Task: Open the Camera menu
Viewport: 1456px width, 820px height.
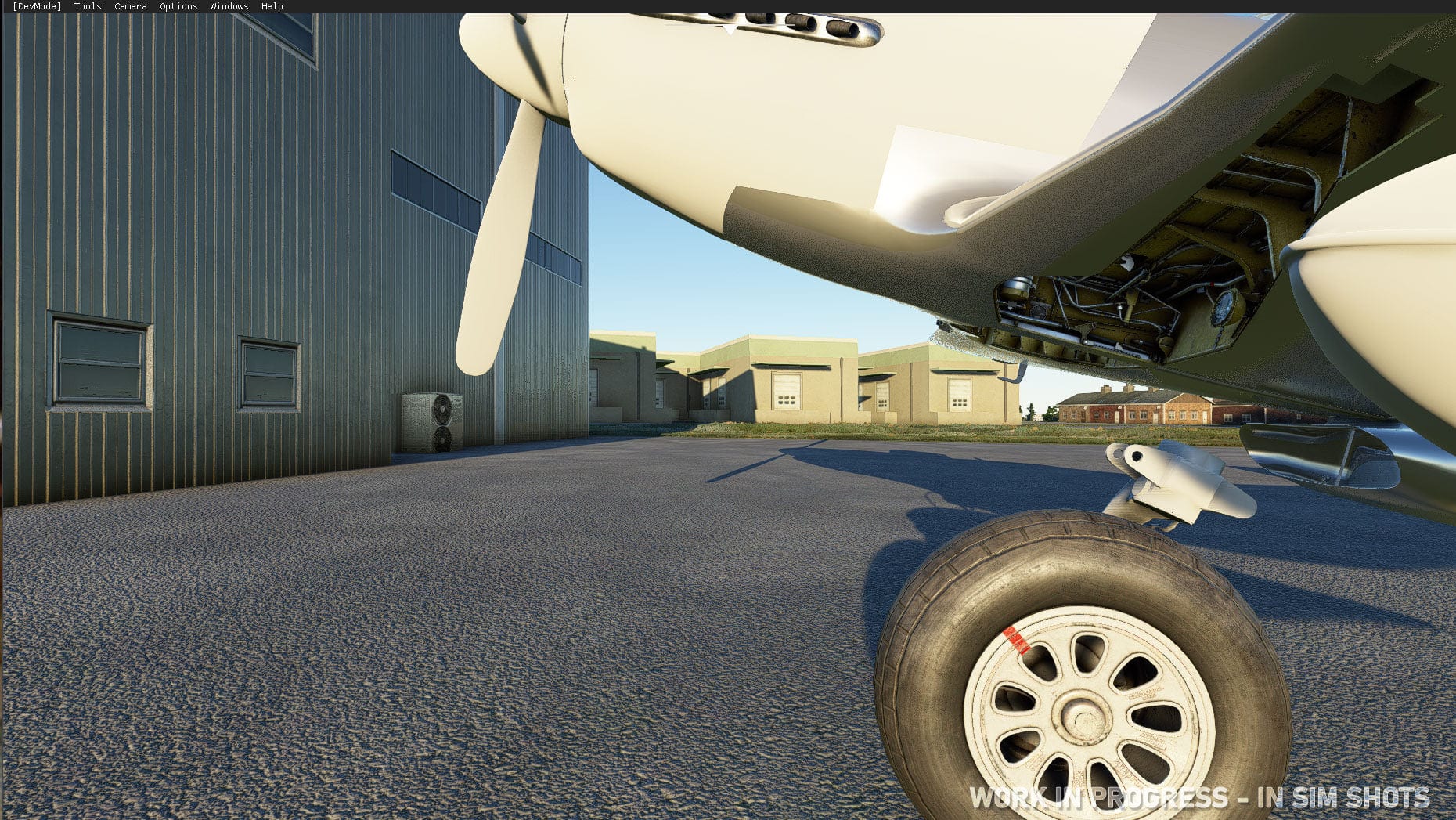Action: [x=130, y=5]
